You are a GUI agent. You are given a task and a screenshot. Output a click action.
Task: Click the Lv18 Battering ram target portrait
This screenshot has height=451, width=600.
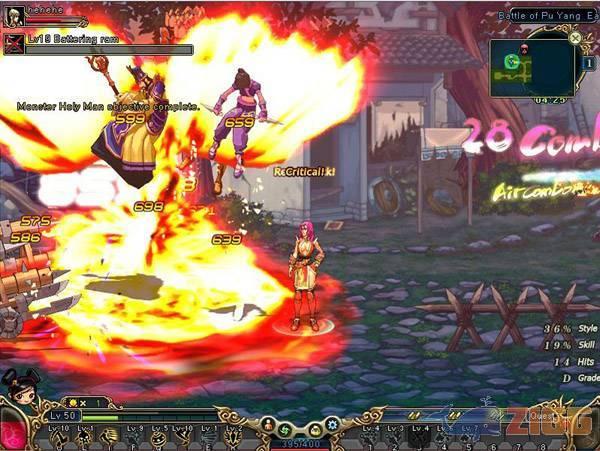[14, 42]
